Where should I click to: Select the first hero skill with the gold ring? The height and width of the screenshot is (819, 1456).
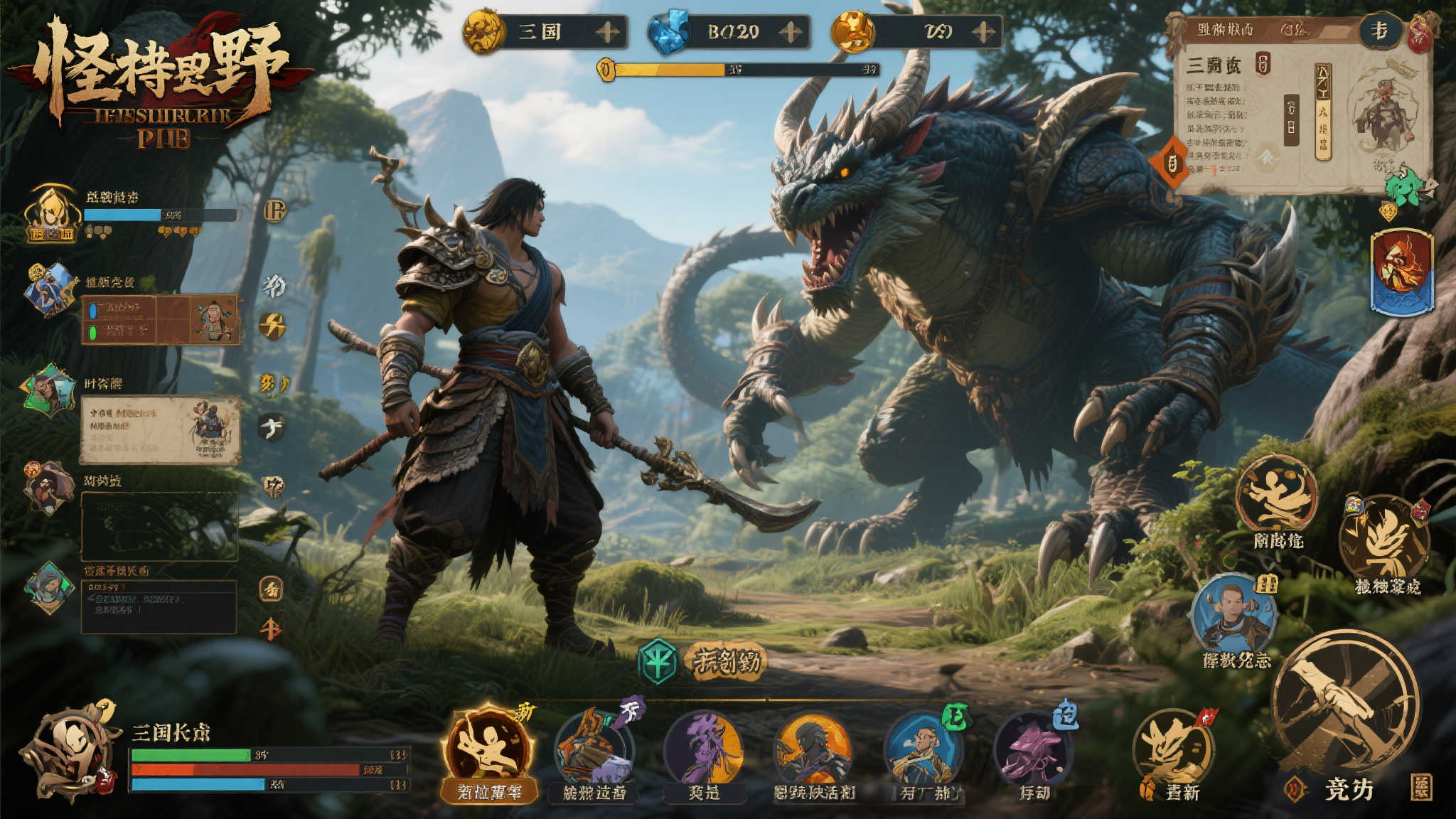tap(487, 745)
